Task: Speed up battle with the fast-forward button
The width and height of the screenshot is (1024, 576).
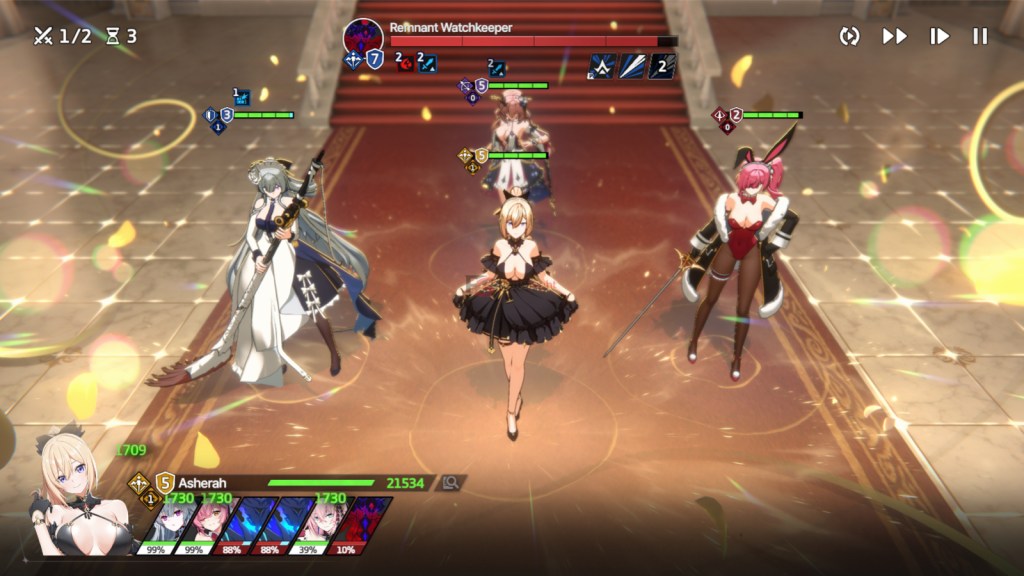Action: coord(894,36)
